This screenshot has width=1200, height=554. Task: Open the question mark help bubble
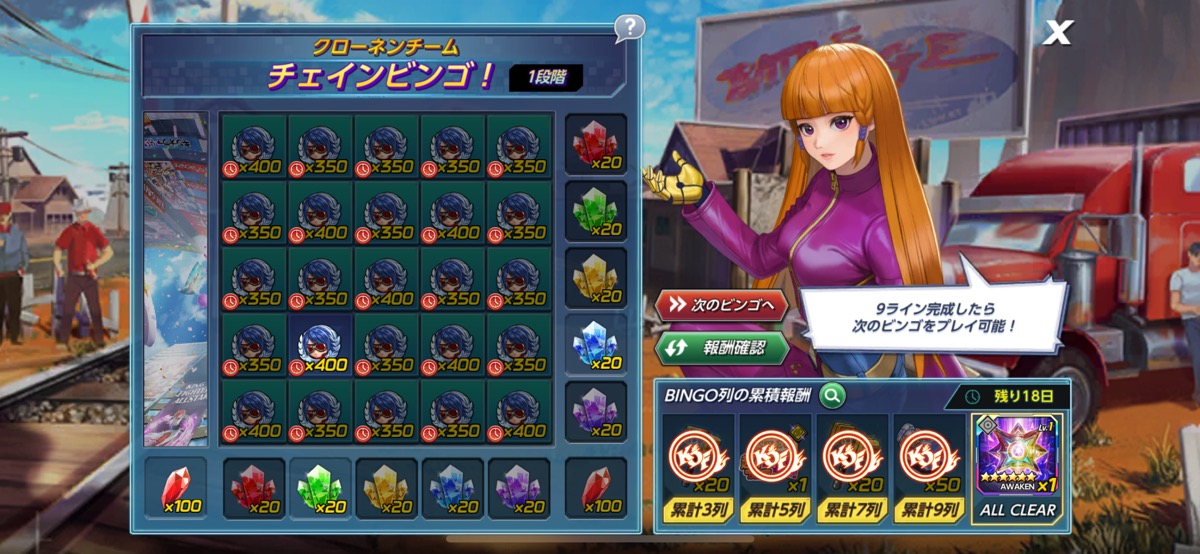[629, 27]
